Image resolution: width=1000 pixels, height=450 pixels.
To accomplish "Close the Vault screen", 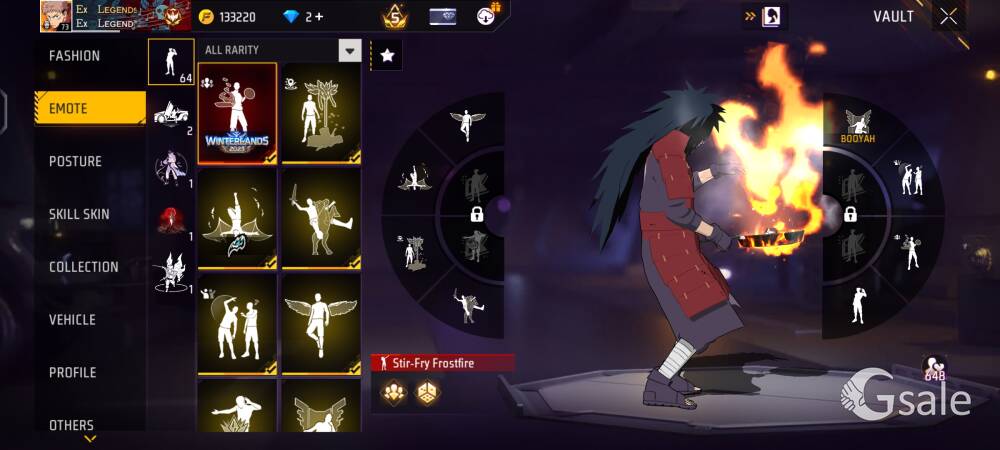I will (948, 16).
